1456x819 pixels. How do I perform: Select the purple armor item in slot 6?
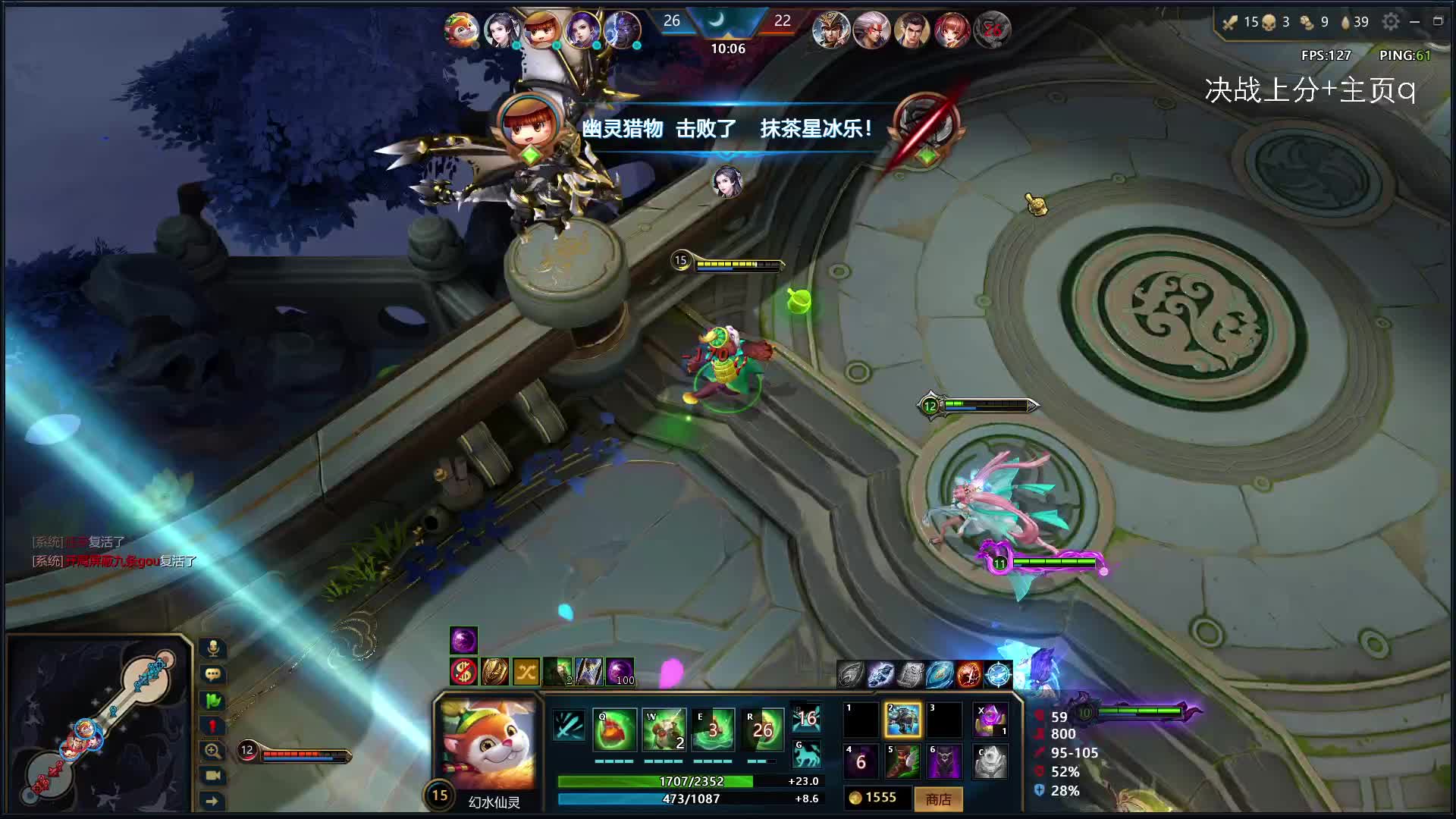(945, 761)
